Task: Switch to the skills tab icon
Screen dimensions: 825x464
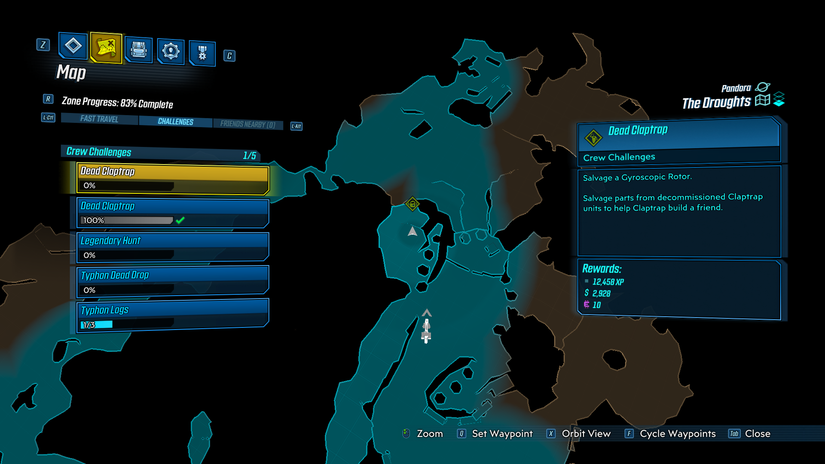Action: coord(171,48)
